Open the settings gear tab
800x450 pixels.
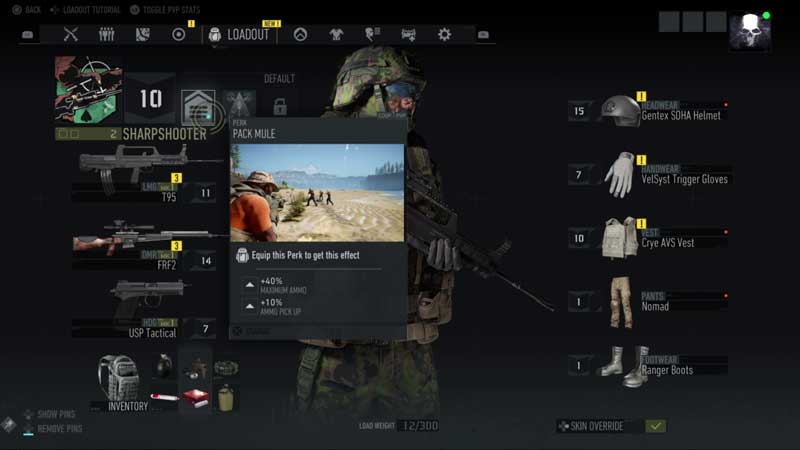pos(444,34)
